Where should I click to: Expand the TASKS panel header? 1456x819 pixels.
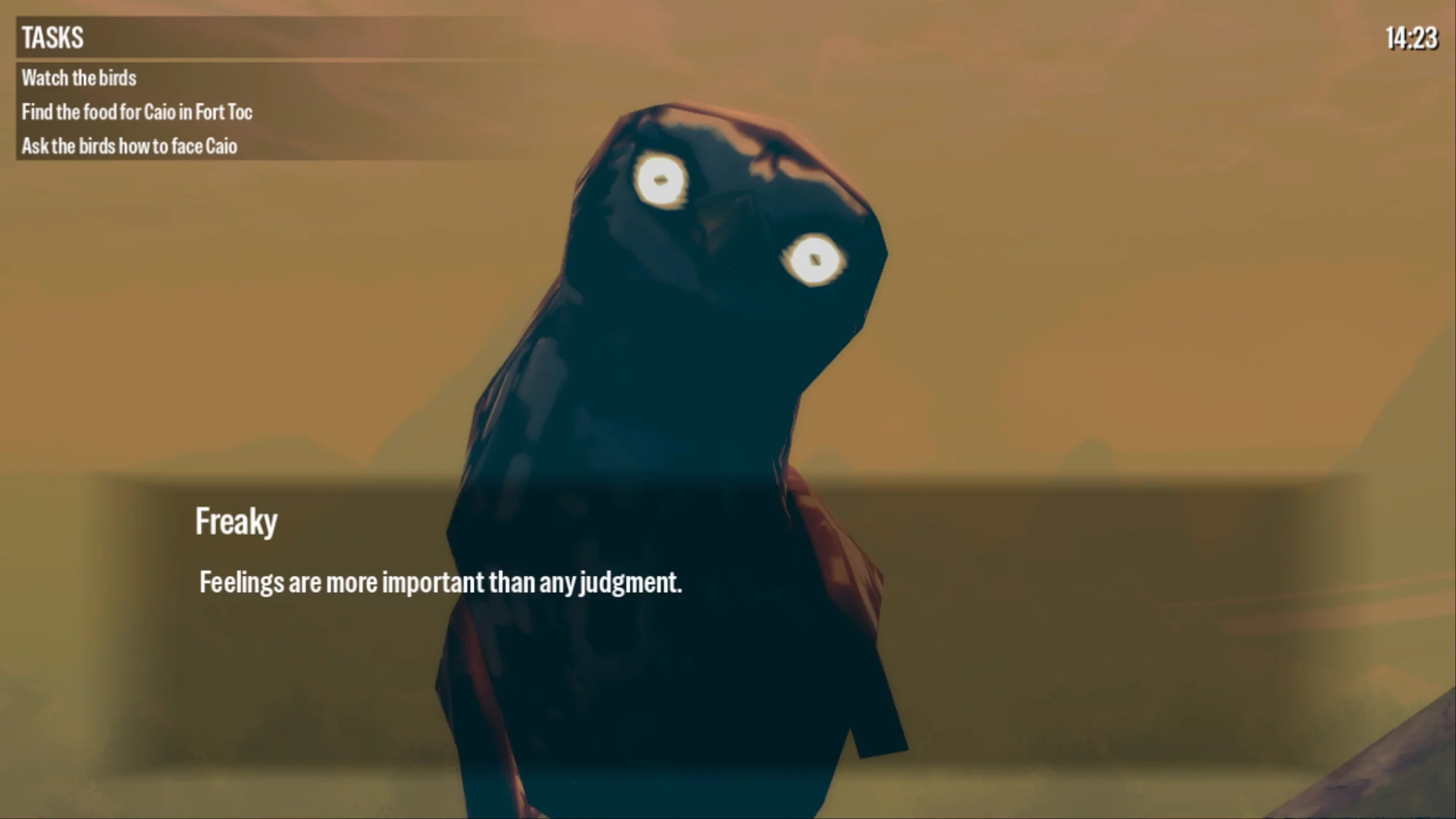(52, 38)
